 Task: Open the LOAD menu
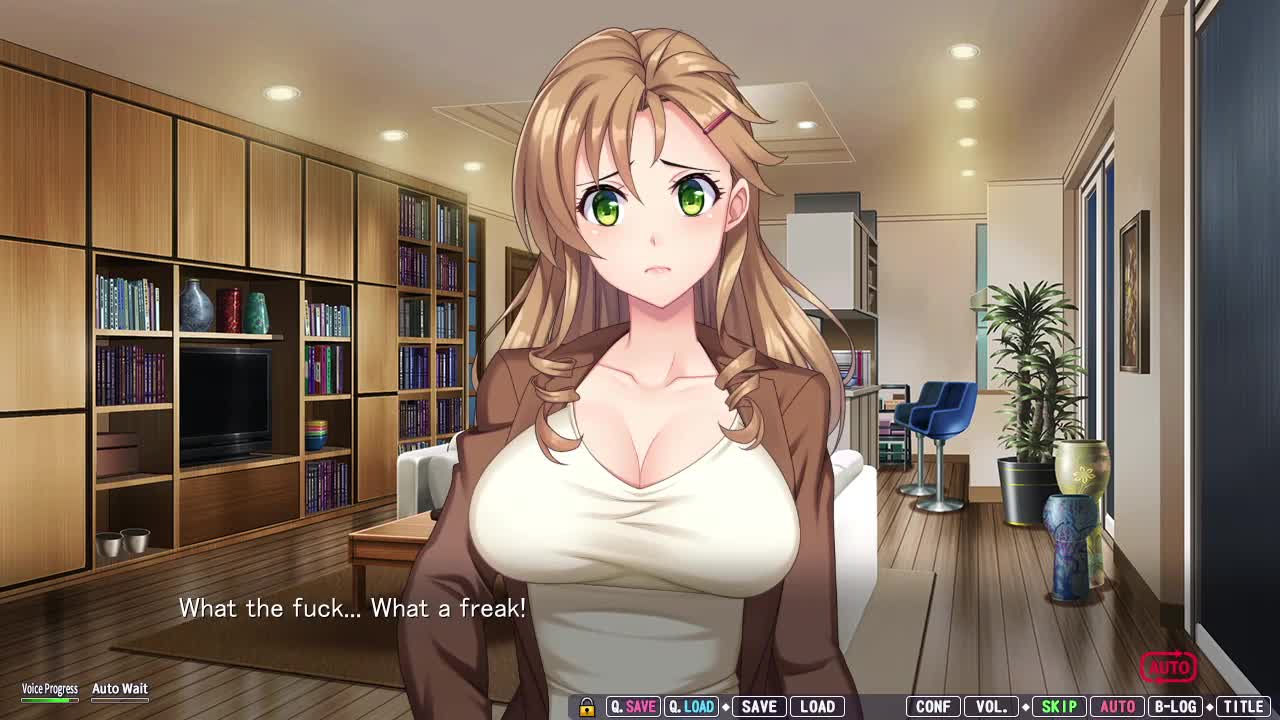pyautogui.click(x=817, y=706)
